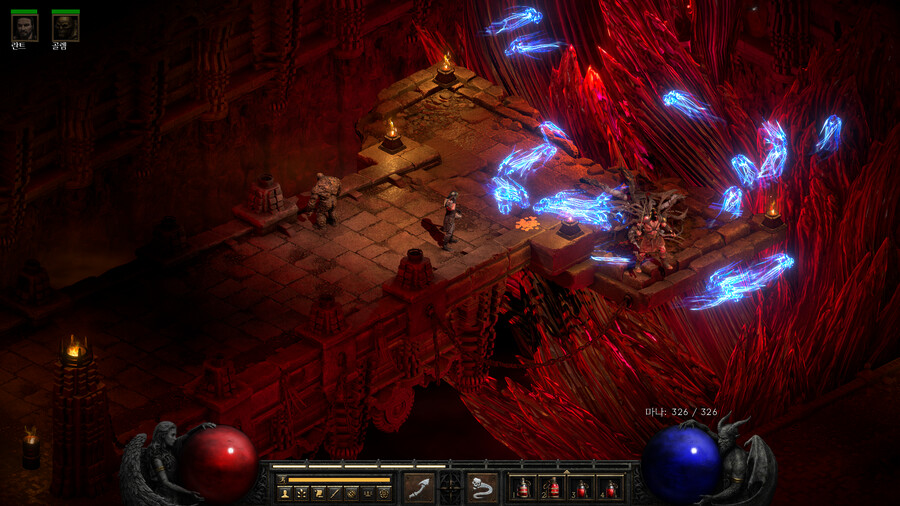Expand the potion belt with the arrow
Screen dimensions: 900x506
tap(566, 471)
